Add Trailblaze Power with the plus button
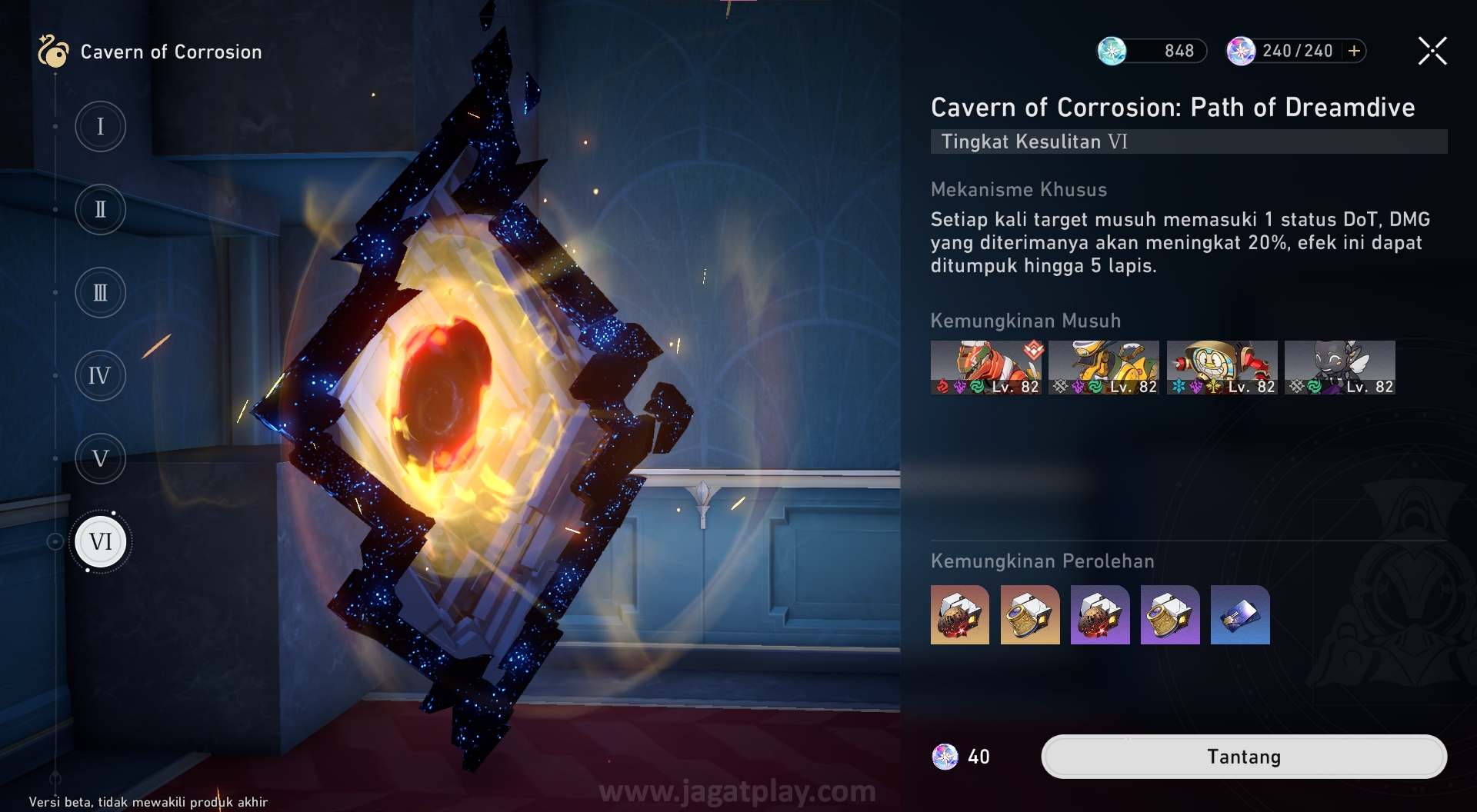 coord(1355,51)
